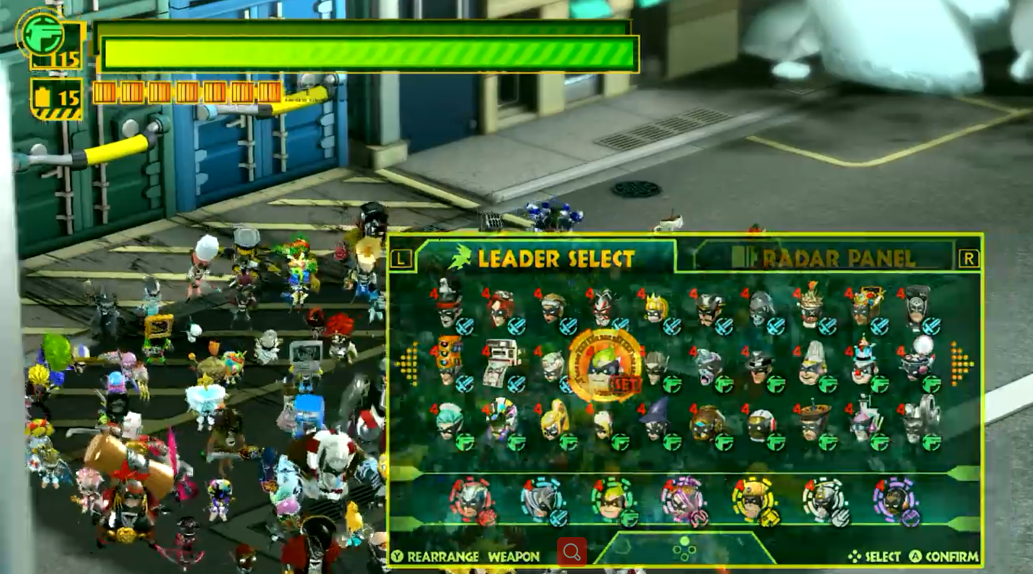Screen dimensions: 1033x574
Task: Pick Wonder-Blue in the cyan ring
Action: tap(541, 499)
